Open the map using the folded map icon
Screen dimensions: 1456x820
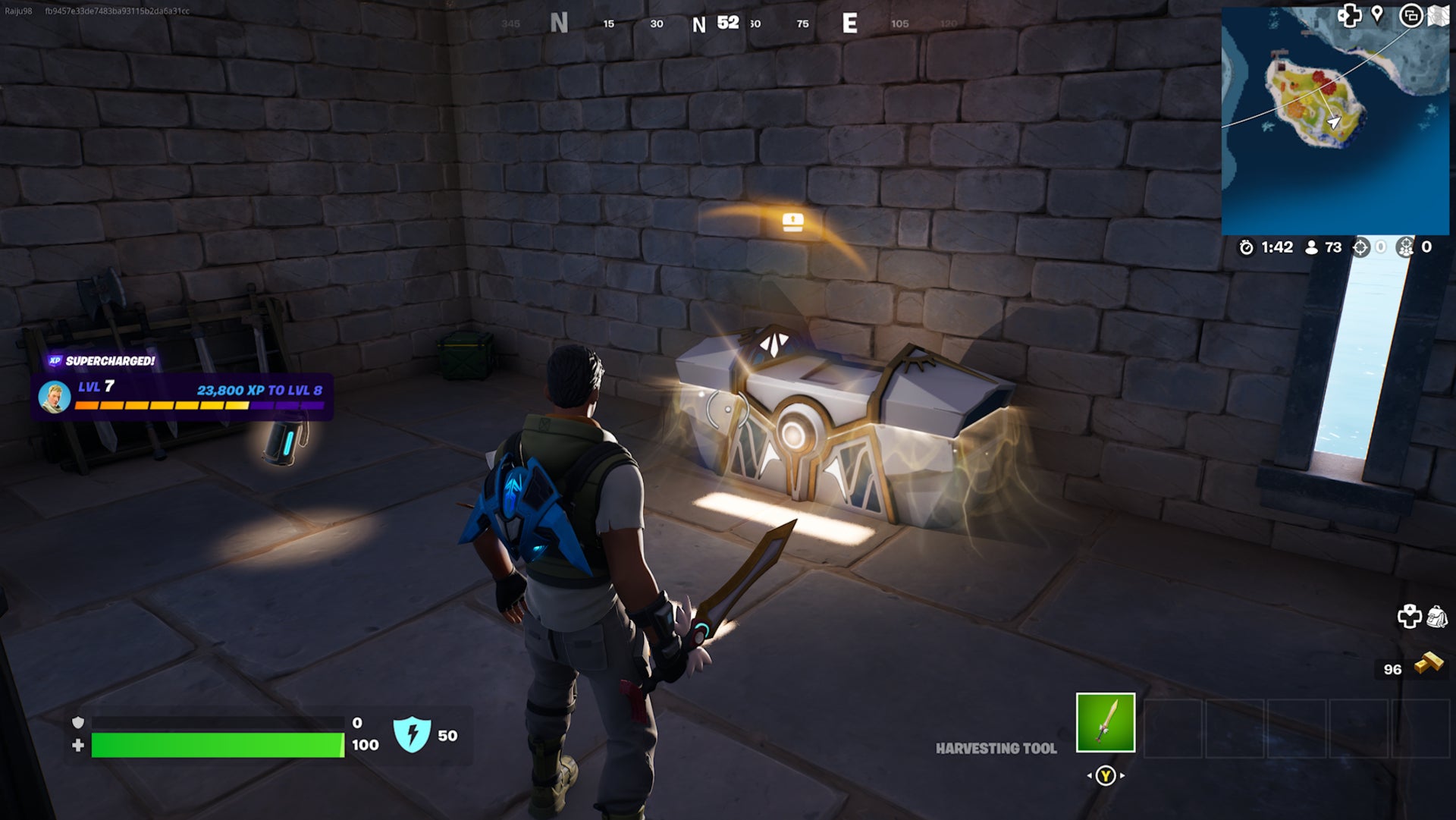point(1437,15)
